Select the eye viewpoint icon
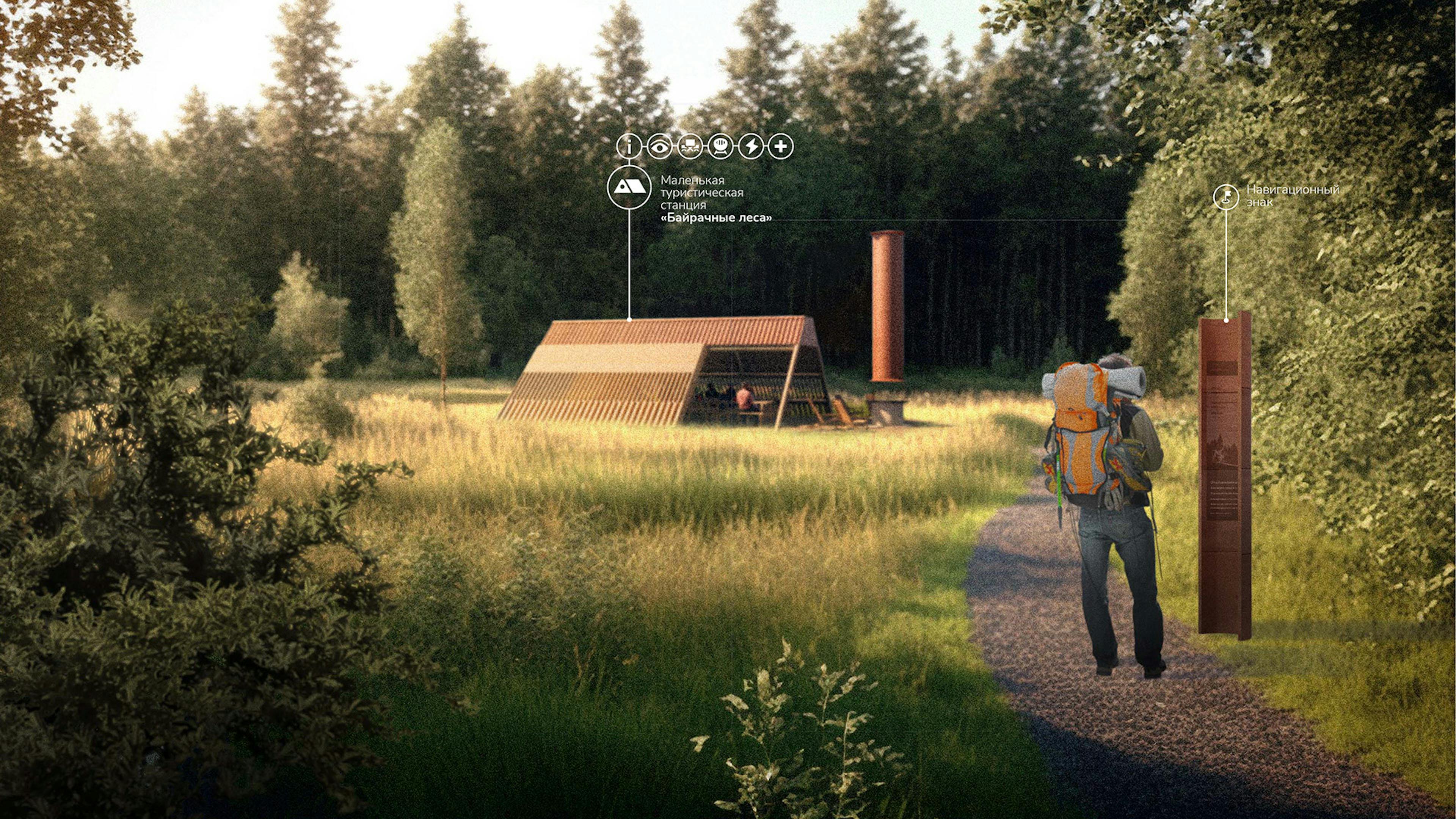Image resolution: width=1456 pixels, height=819 pixels. [x=660, y=146]
